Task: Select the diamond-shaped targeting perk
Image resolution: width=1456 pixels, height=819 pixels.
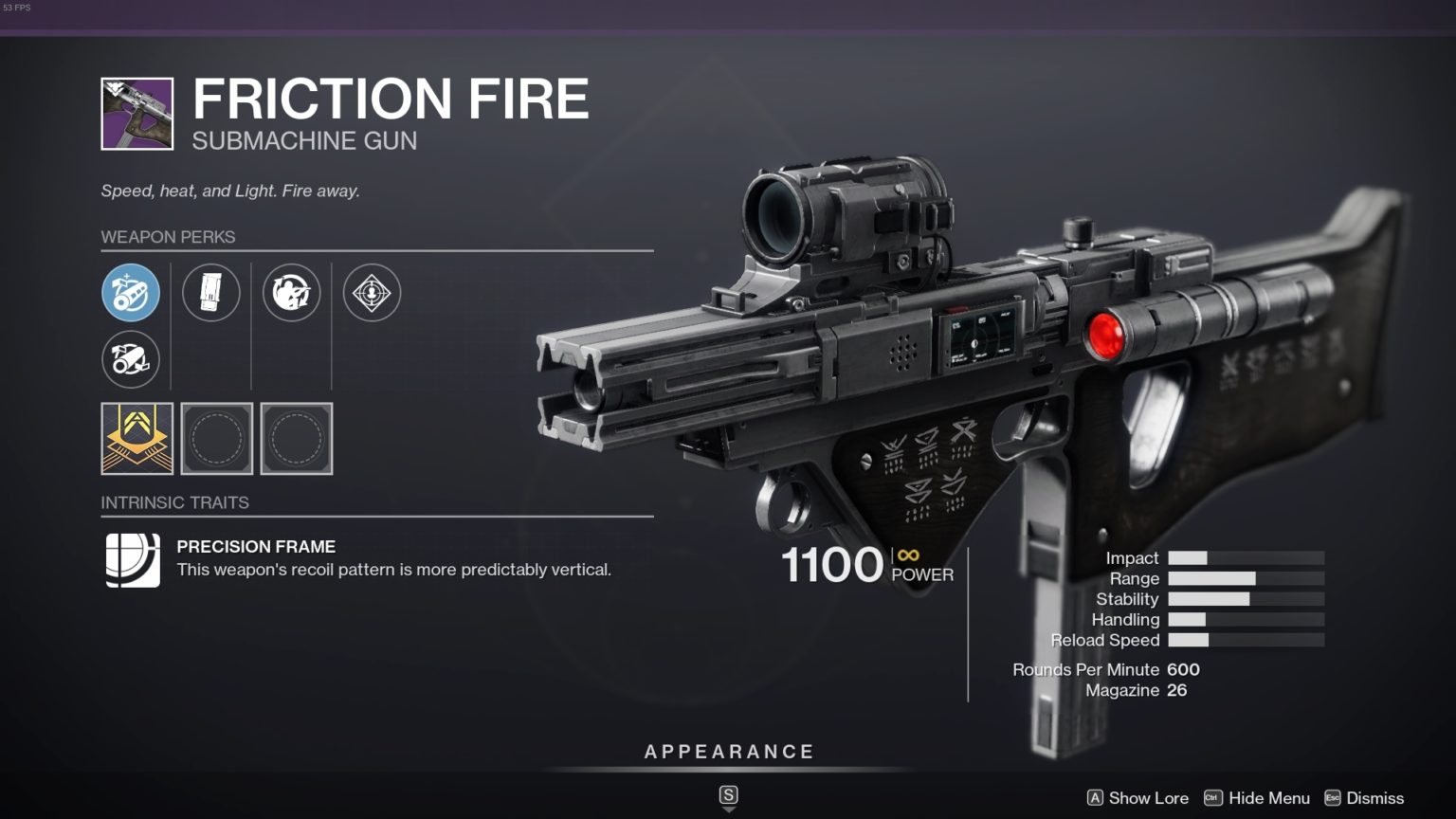Action: coord(372,292)
